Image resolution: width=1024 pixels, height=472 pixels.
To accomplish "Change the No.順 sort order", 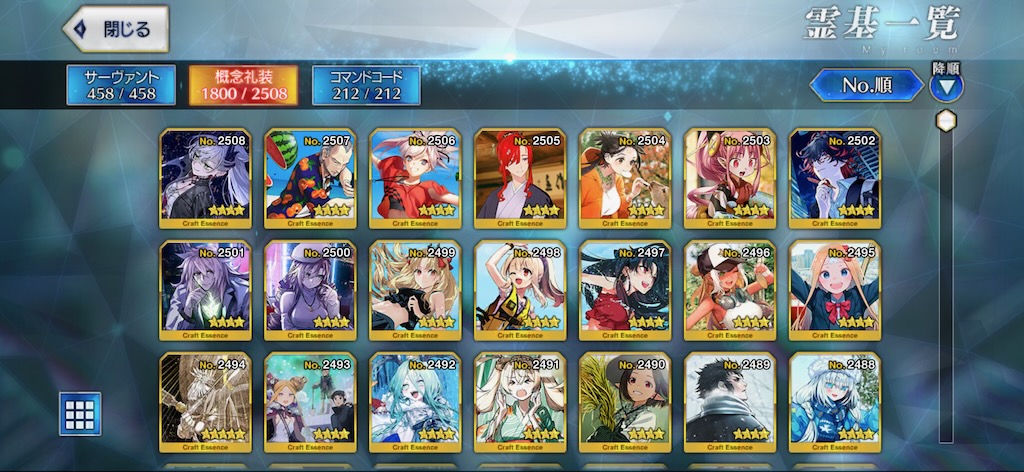I will coord(866,86).
